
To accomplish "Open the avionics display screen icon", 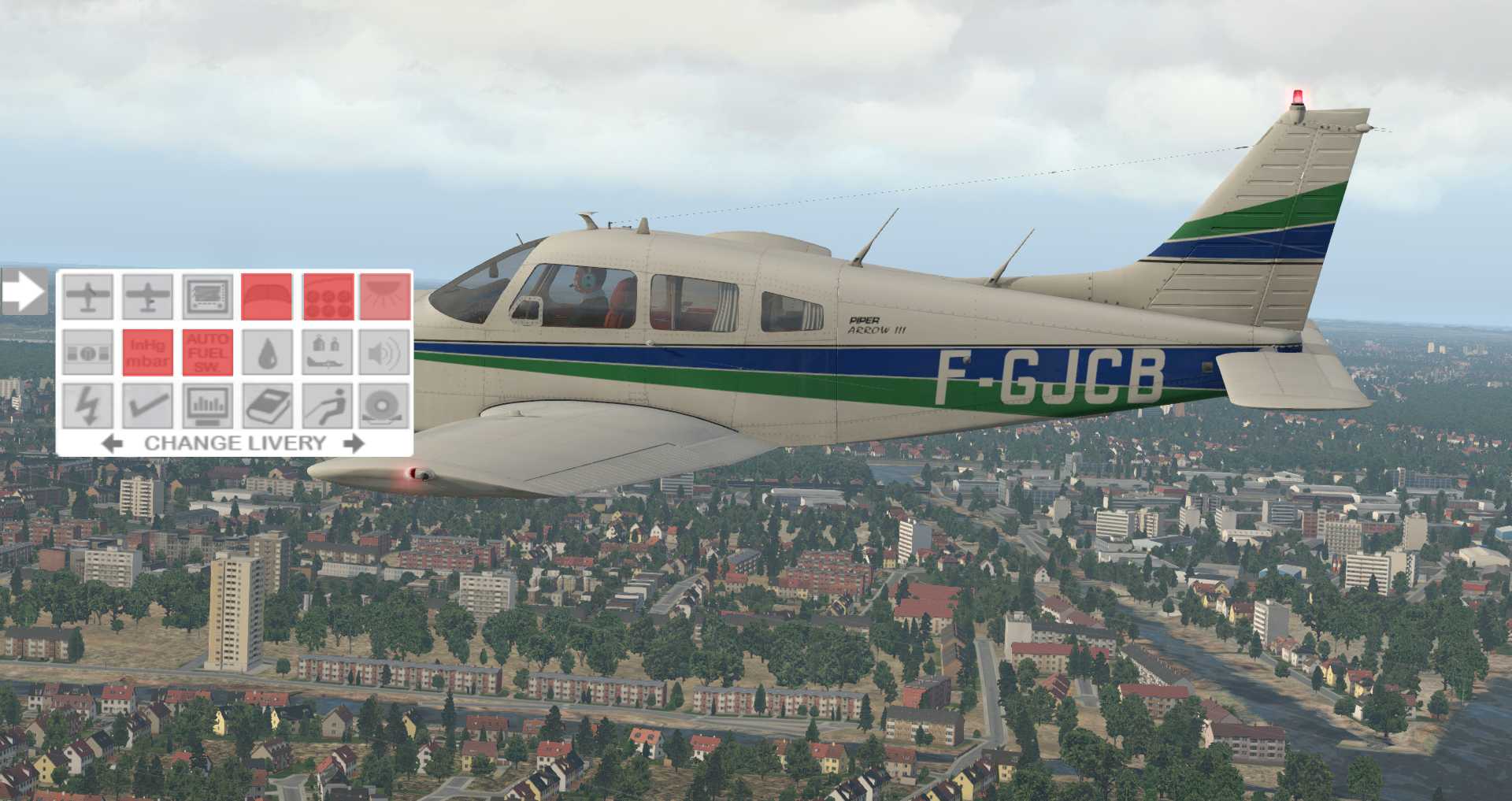I will (x=208, y=296).
